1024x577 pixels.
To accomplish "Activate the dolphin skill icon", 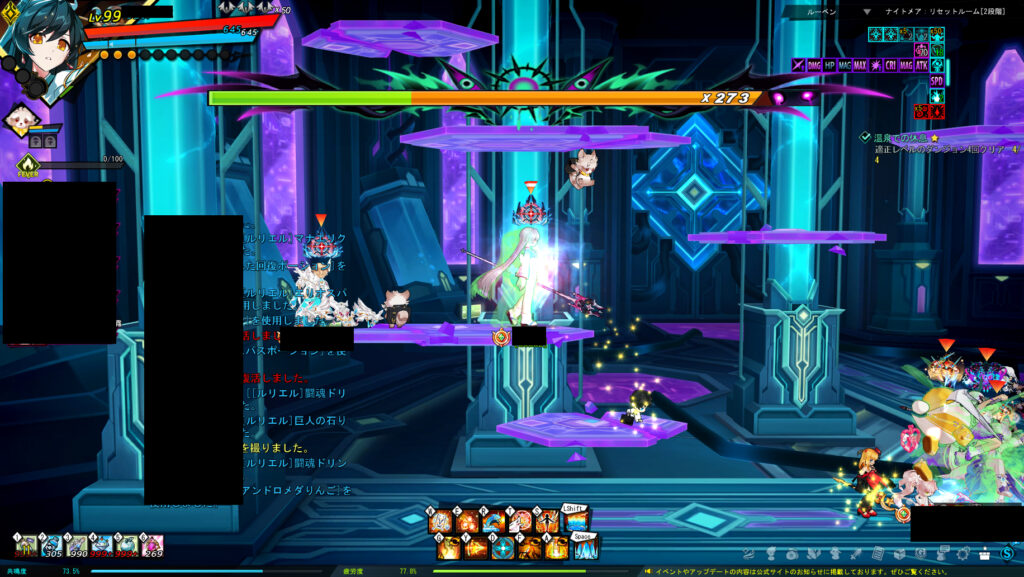I will coord(492,521).
